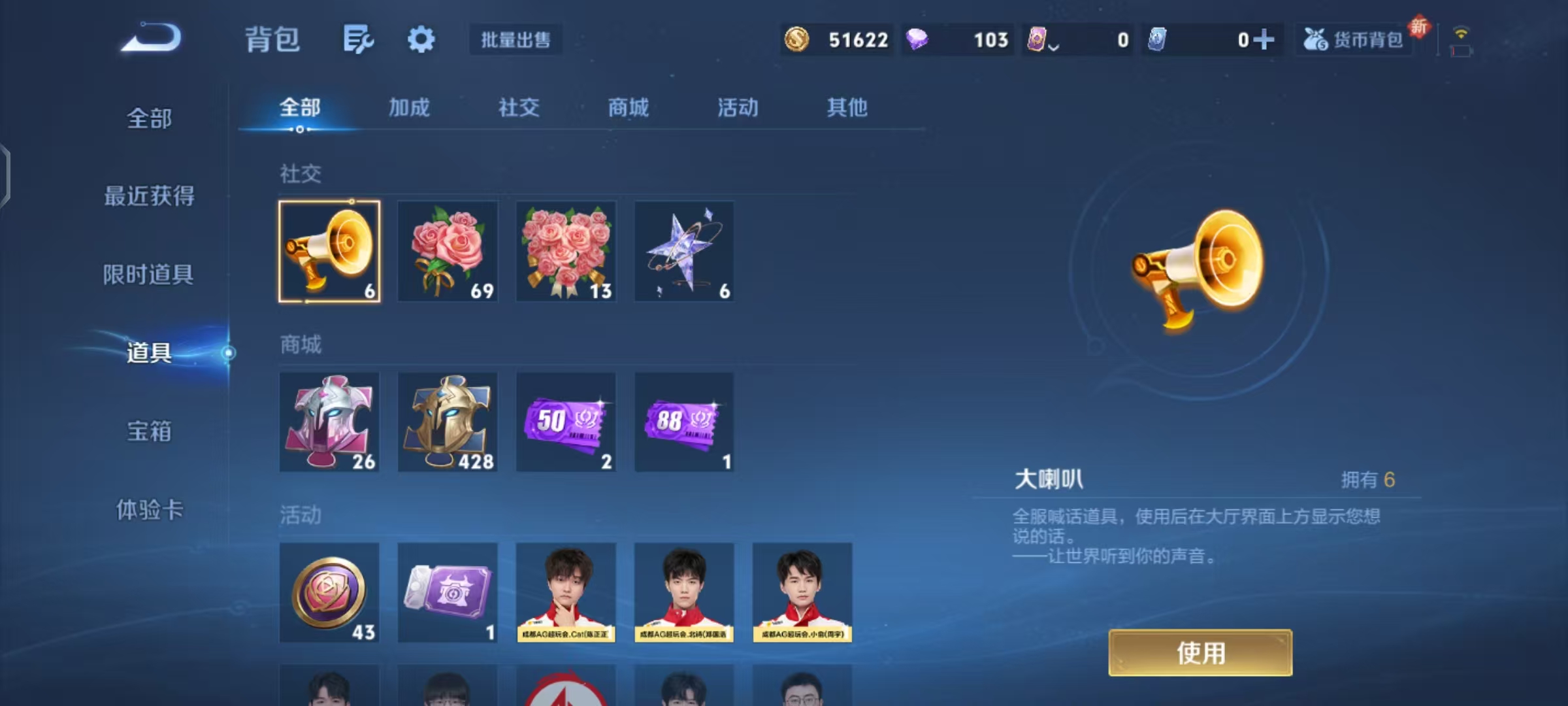Select the pink heart-shaped flower bouquet
Screen dimensions: 1568x706
click(566, 252)
